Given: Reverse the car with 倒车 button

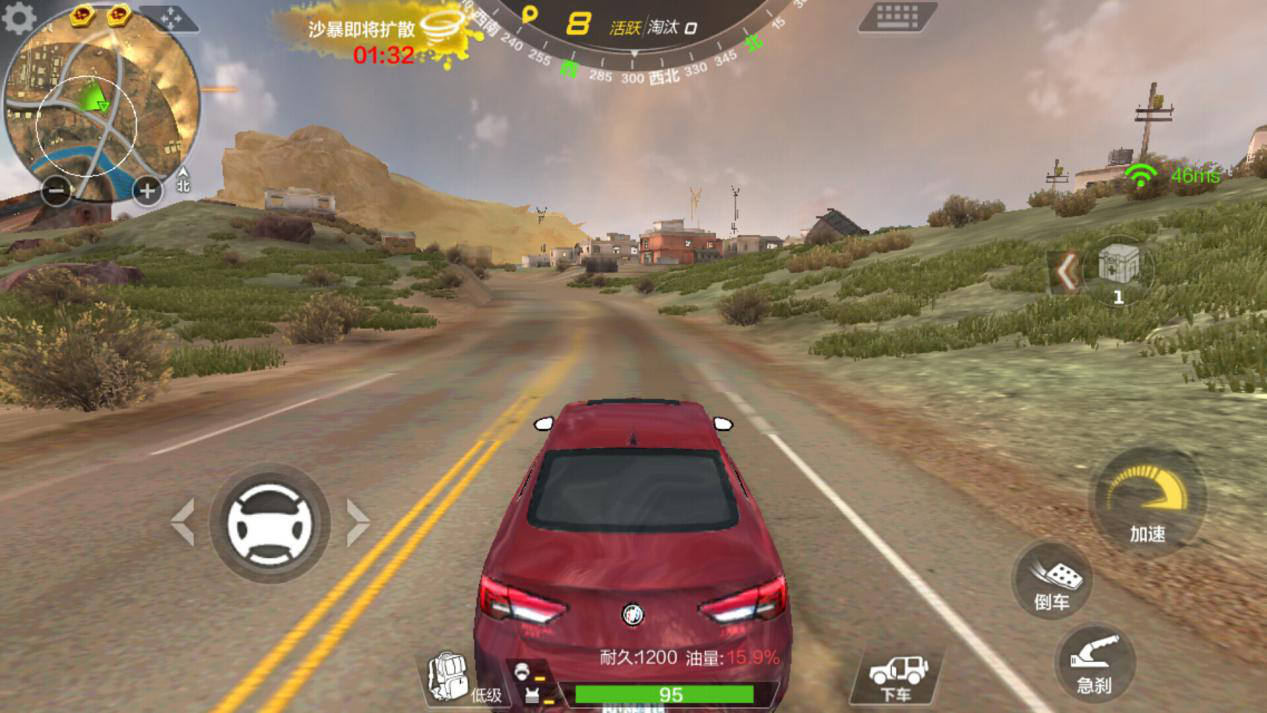Looking at the screenshot, I should (x=1052, y=581).
